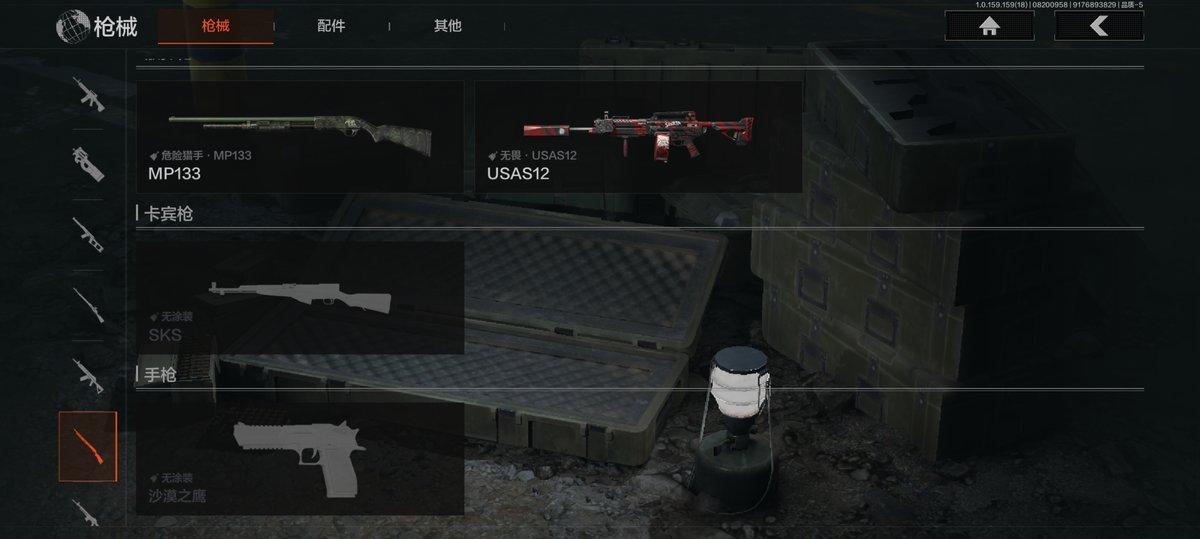Select the MP133 shotgun card
1200x539 pixels.
(300, 137)
